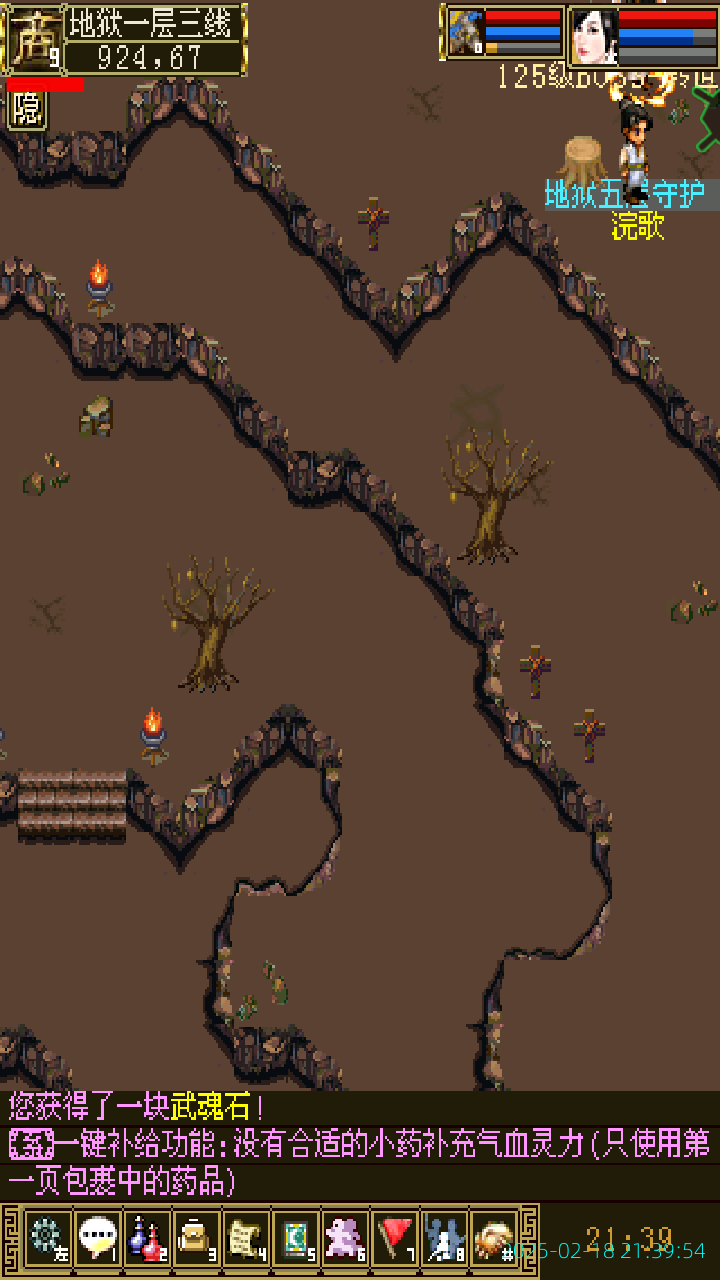This screenshot has width=720, height=1280.
Task: Open the two-figure team icon
Action: (444, 1239)
